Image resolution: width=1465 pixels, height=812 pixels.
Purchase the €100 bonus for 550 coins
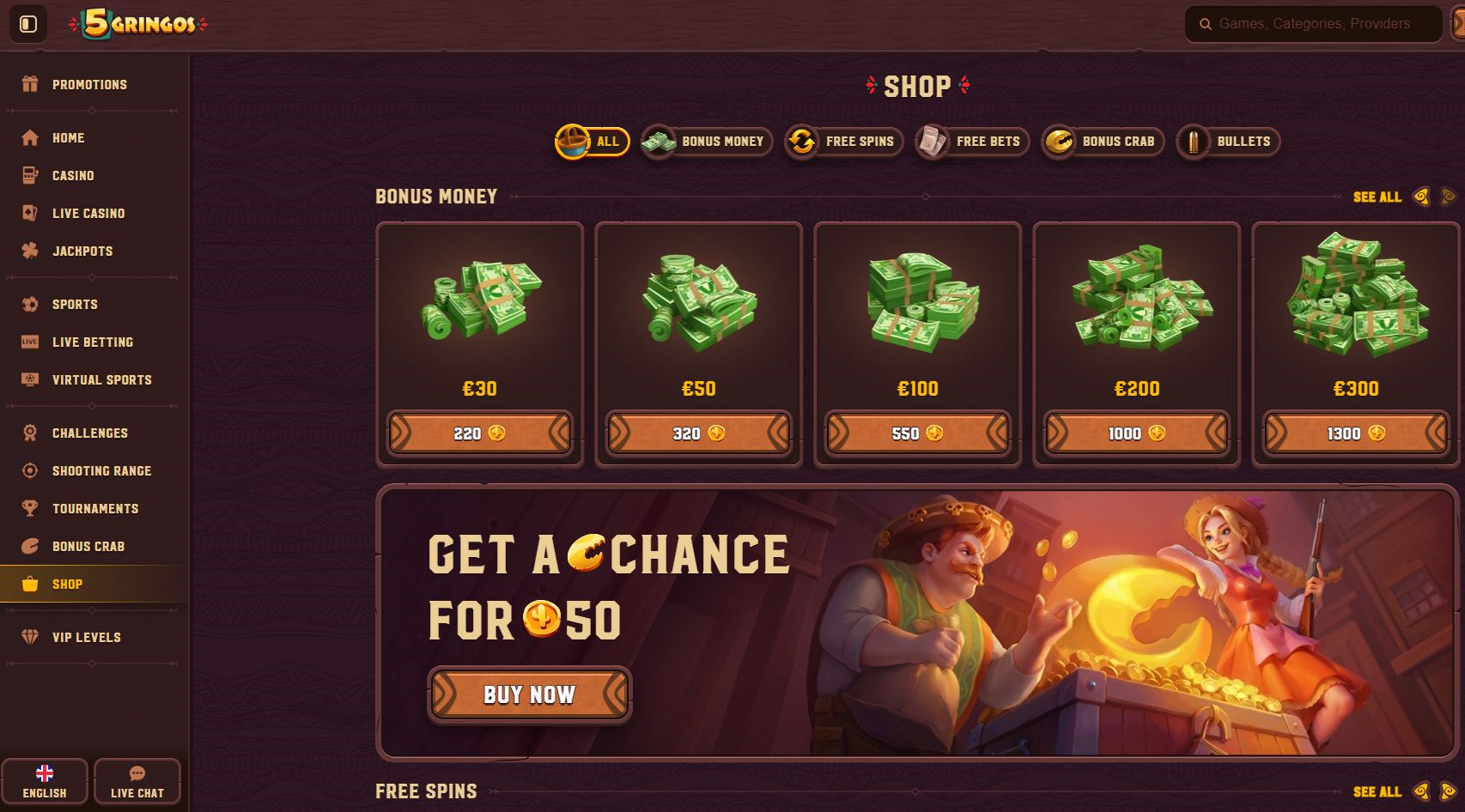pyautogui.click(x=917, y=433)
